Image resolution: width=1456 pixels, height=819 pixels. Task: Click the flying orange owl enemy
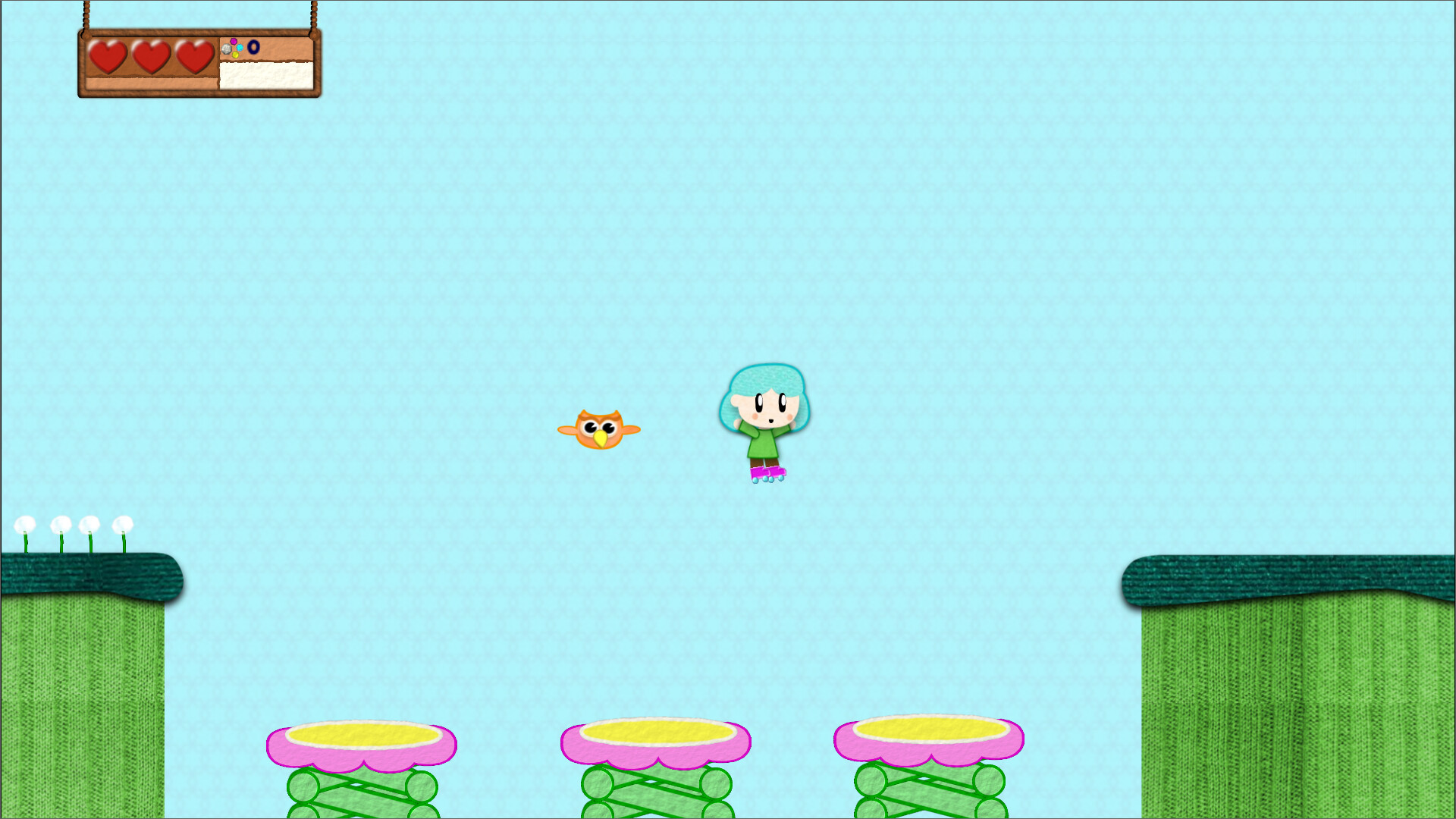coord(599,430)
